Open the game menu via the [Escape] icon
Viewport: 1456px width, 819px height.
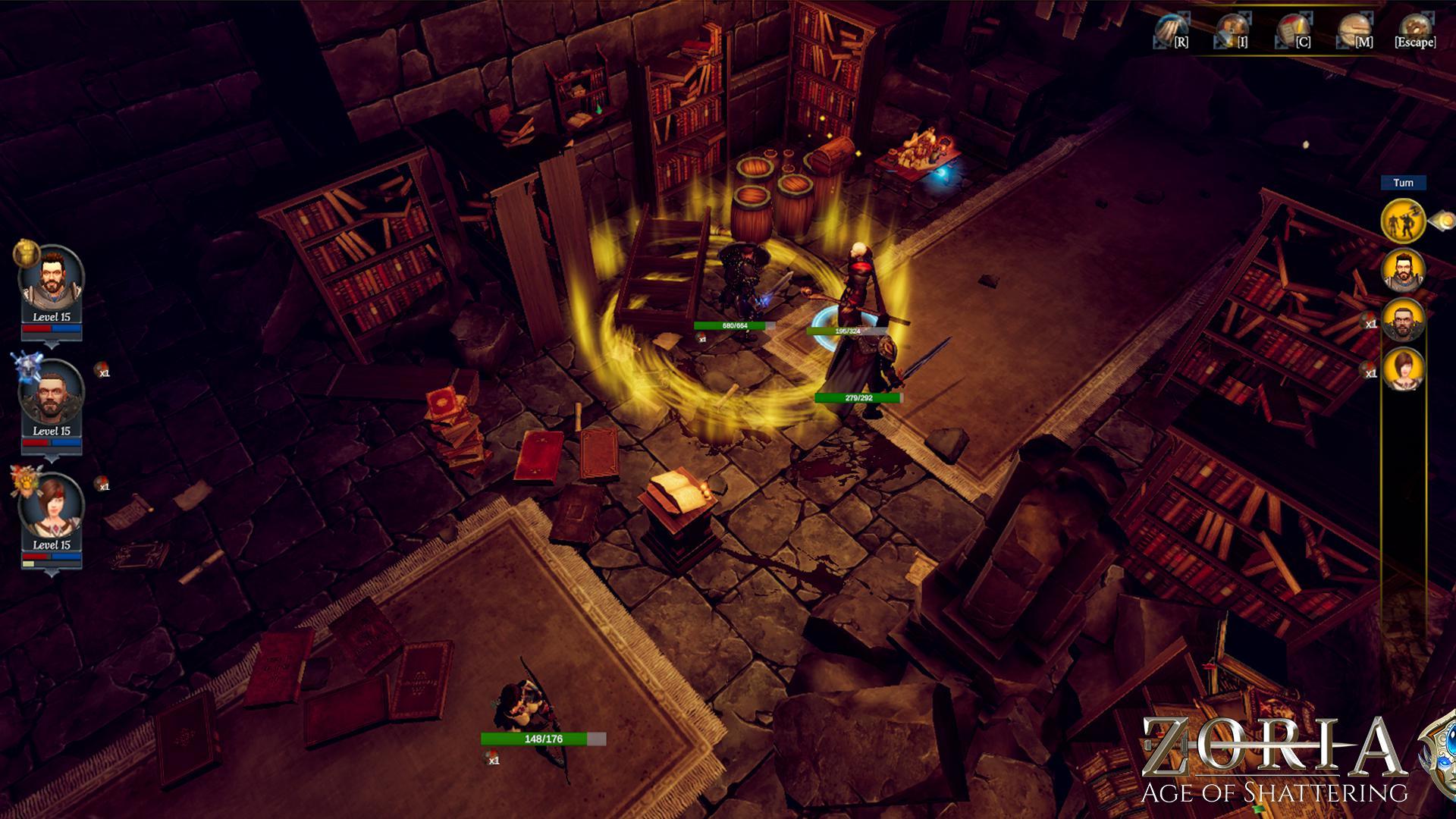[1414, 29]
